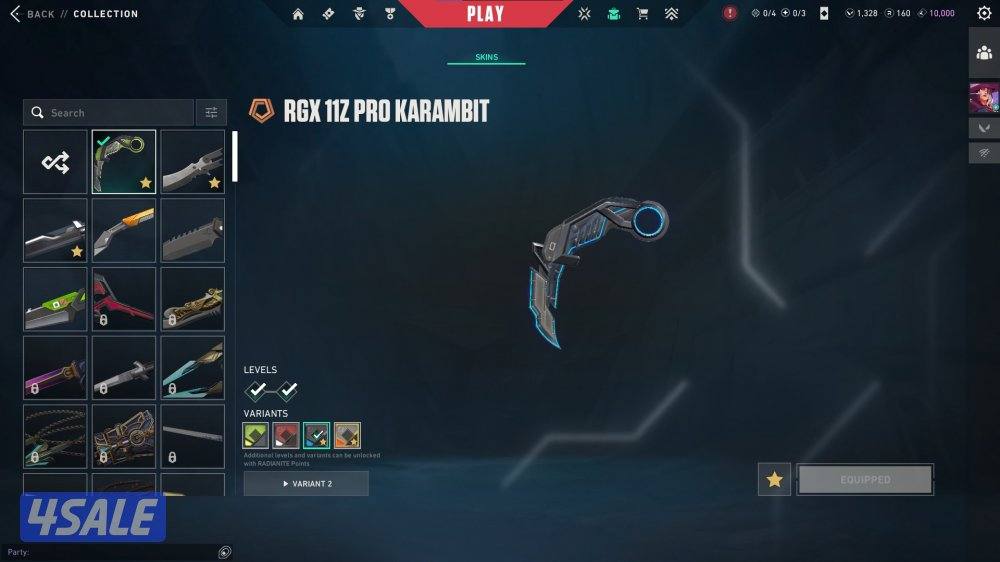The height and width of the screenshot is (562, 1000).
Task: Play the Variant 2 preview video
Action: click(x=306, y=484)
